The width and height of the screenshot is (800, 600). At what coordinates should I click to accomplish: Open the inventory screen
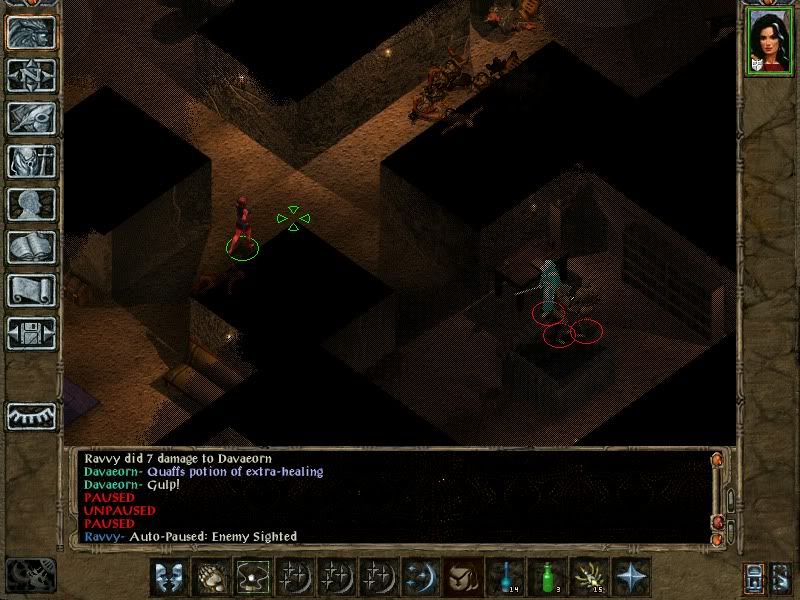(31, 161)
